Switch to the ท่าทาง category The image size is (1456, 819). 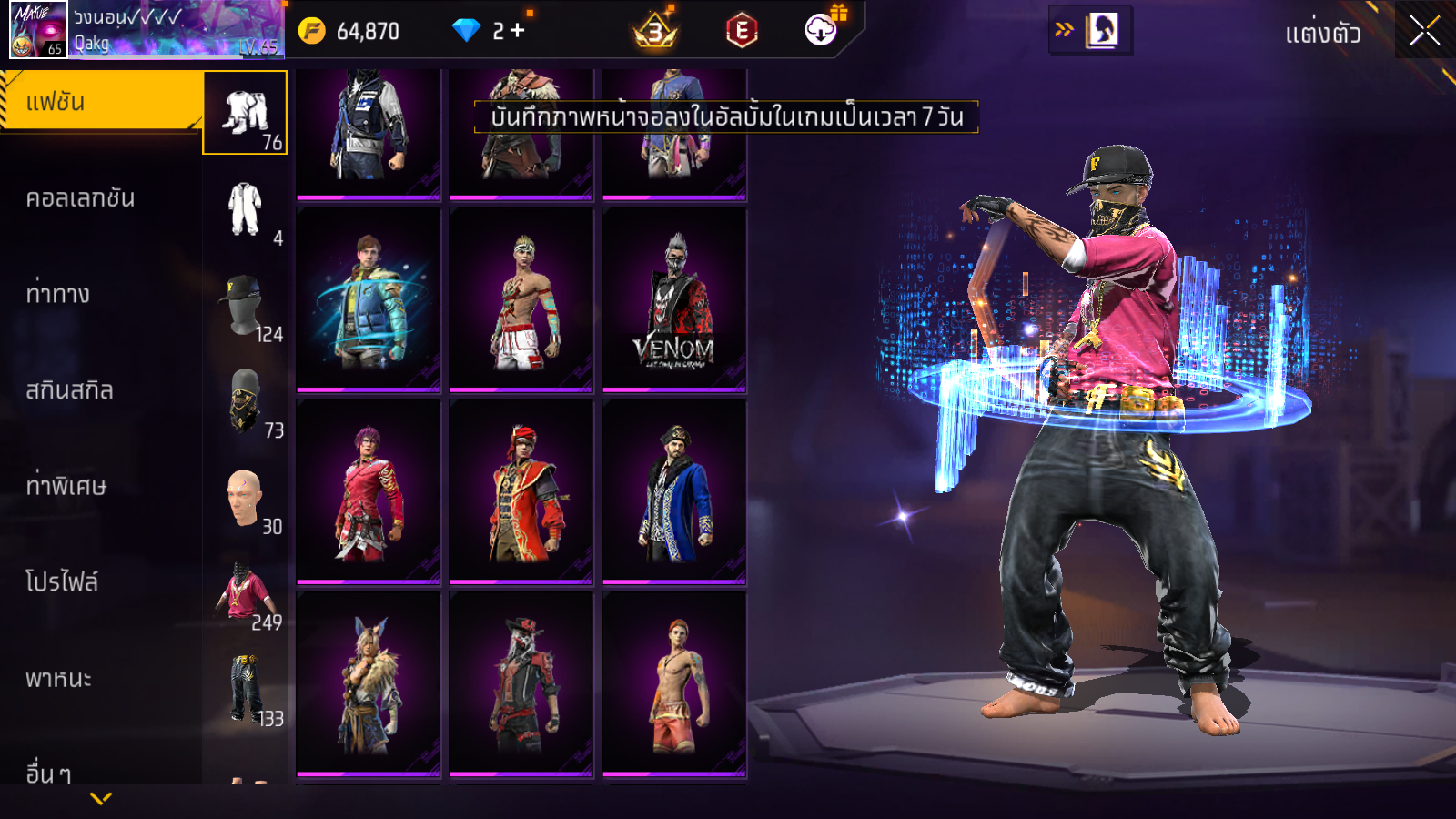click(x=58, y=294)
